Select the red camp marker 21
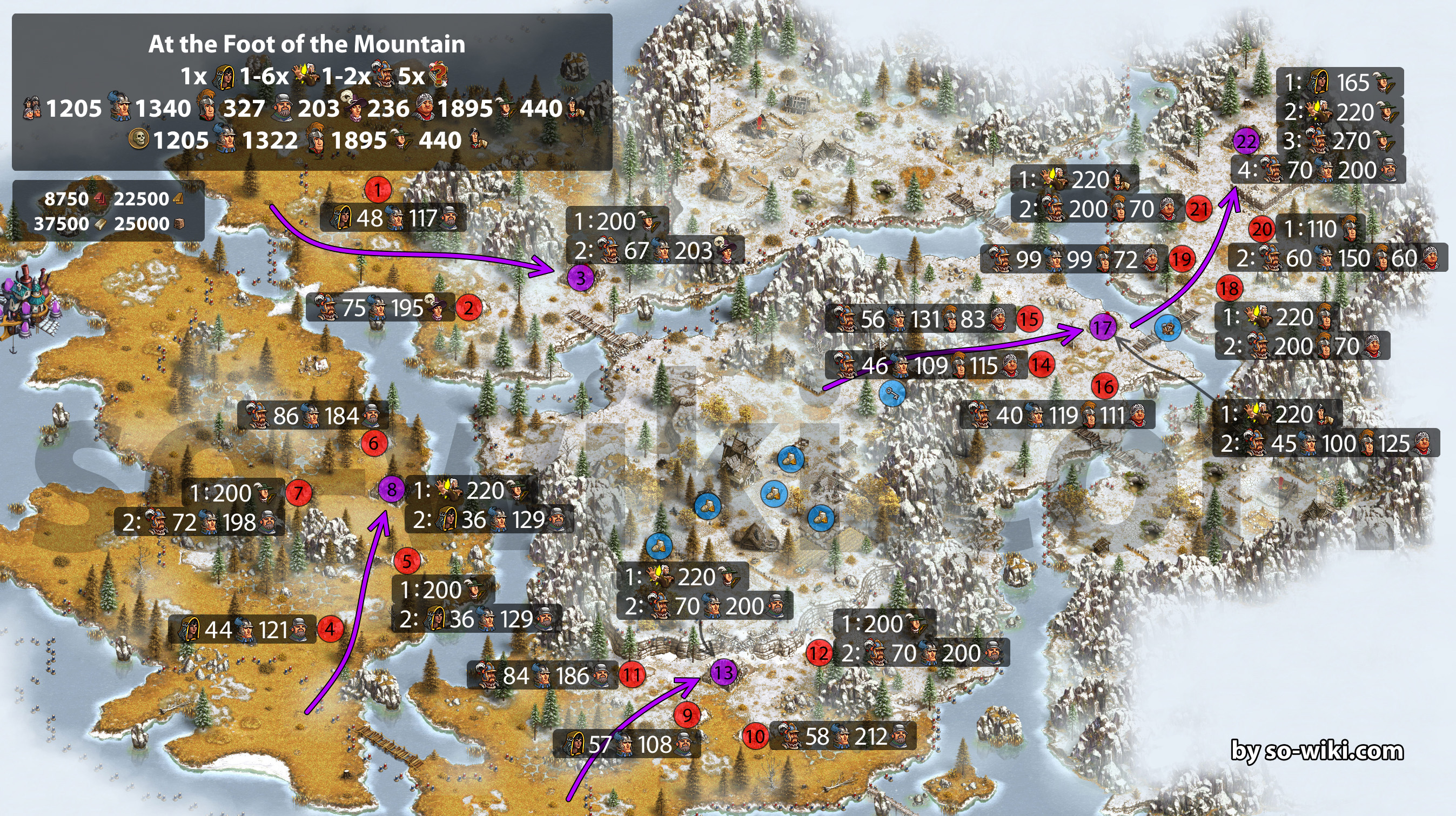The width and height of the screenshot is (1456, 816). pyautogui.click(x=1199, y=209)
